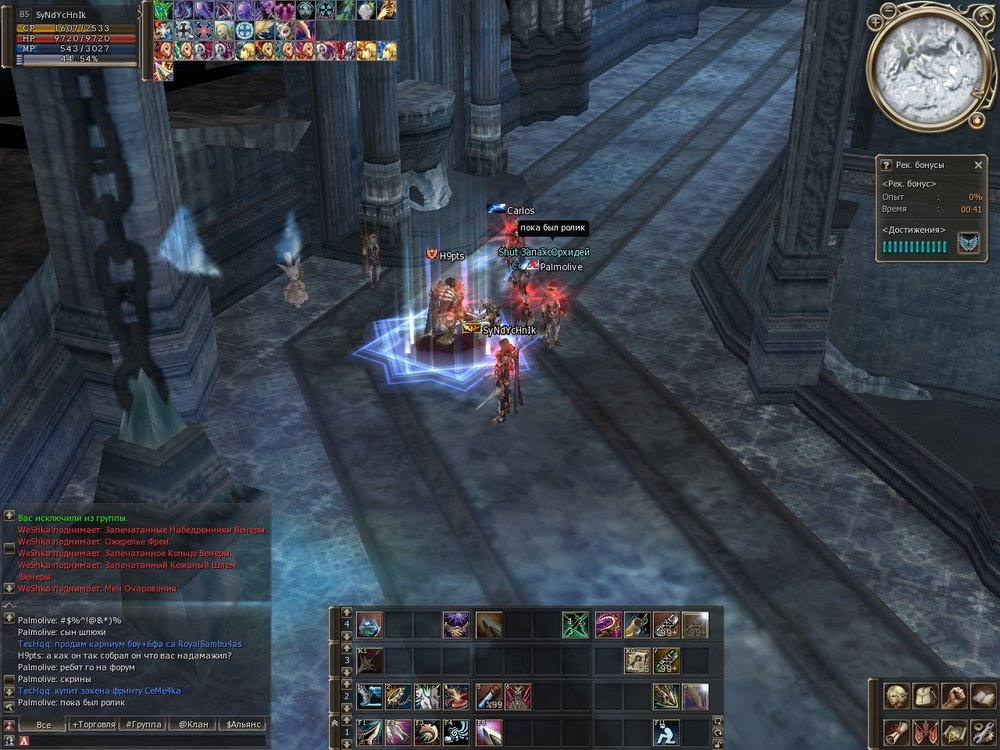Switch to the Все chat tab
The image size is (1000, 750).
(43, 724)
